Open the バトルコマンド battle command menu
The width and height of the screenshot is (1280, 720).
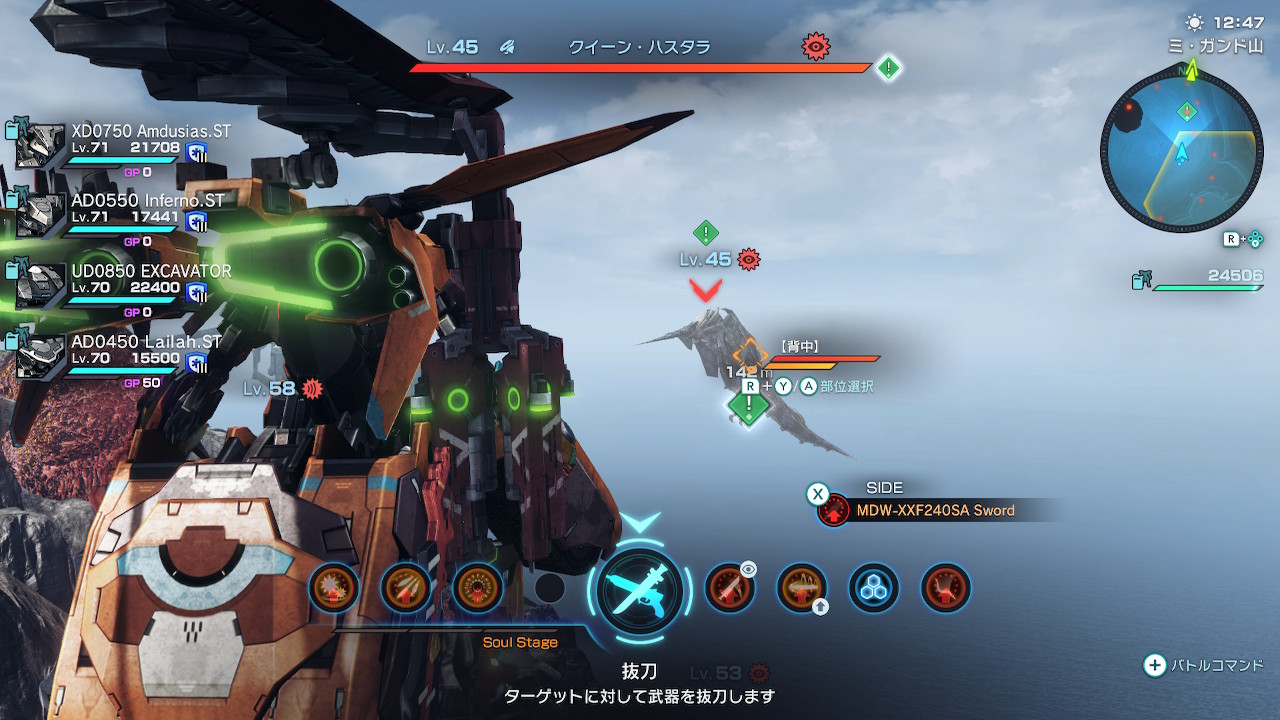[x=1204, y=665]
